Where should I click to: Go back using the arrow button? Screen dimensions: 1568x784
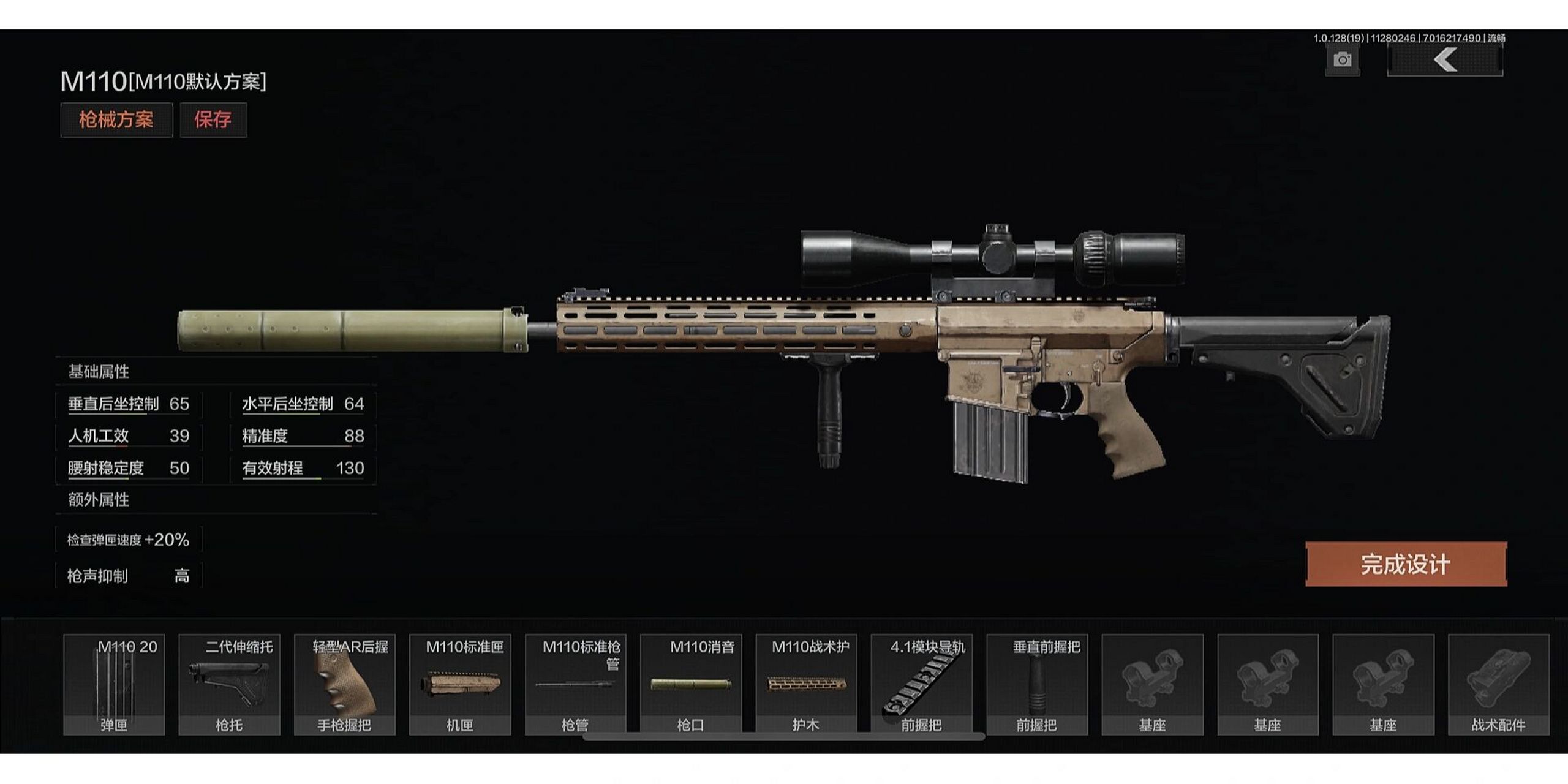click(1444, 60)
